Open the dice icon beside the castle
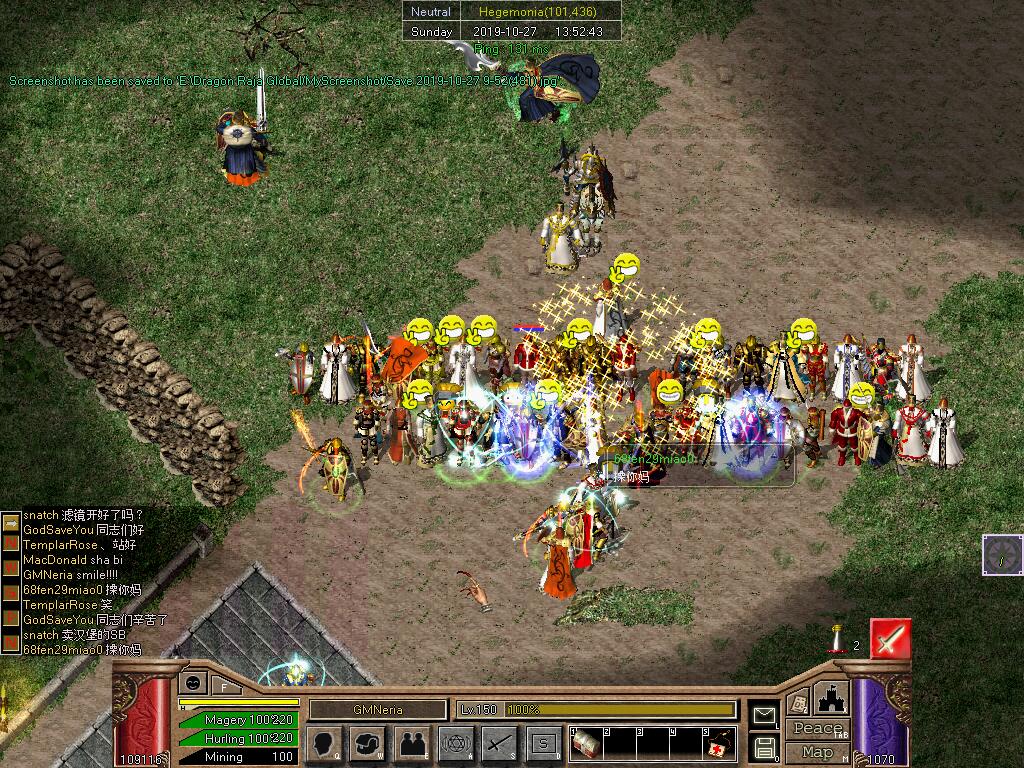 coord(798,703)
